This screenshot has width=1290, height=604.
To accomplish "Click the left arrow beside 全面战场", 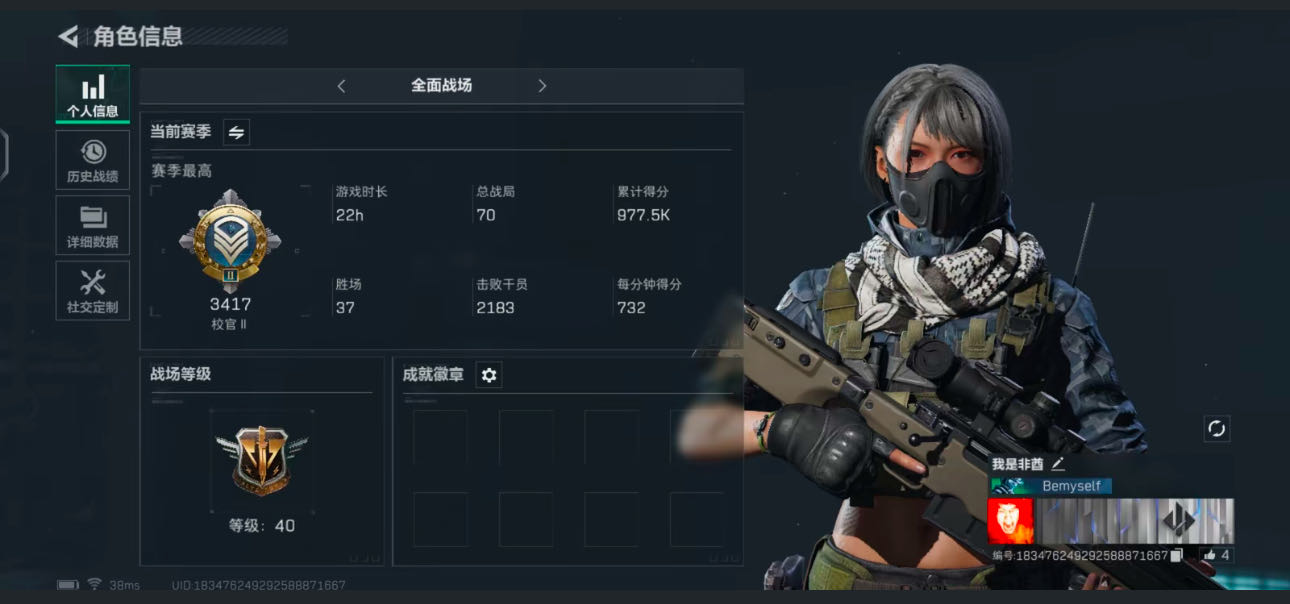I will (341, 86).
